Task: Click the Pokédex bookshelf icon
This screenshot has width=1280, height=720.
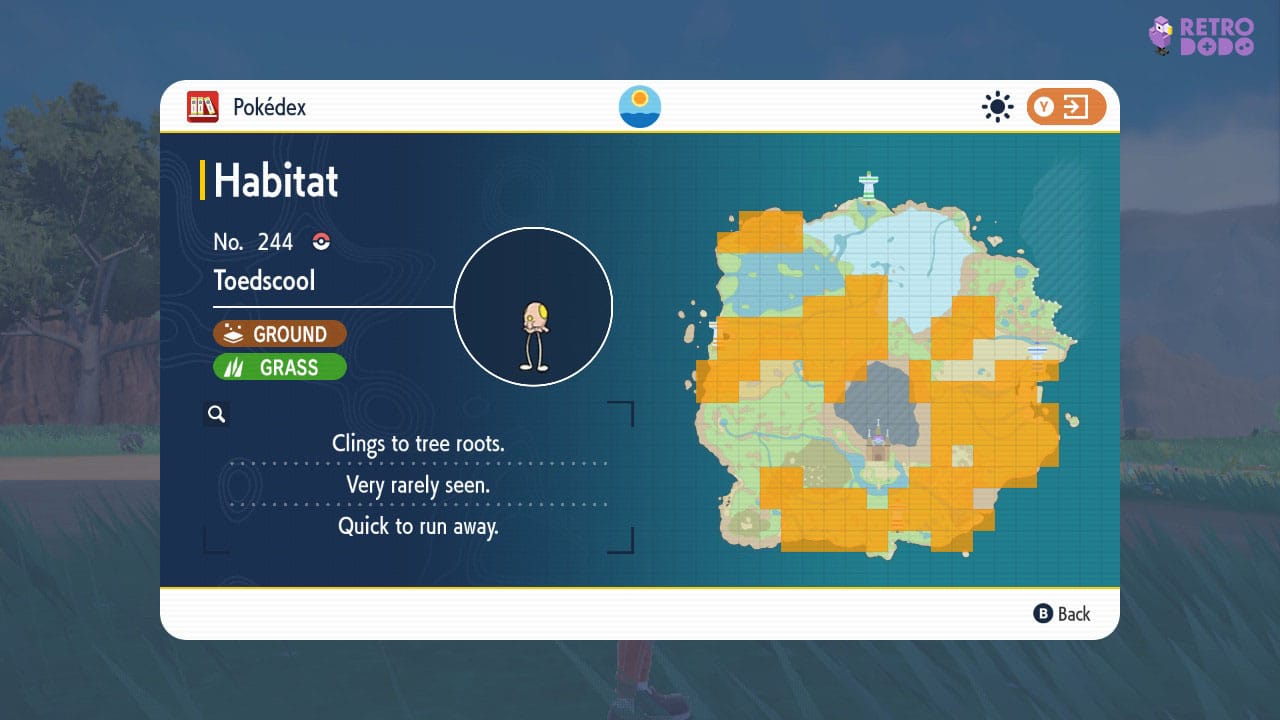Action: [203, 107]
